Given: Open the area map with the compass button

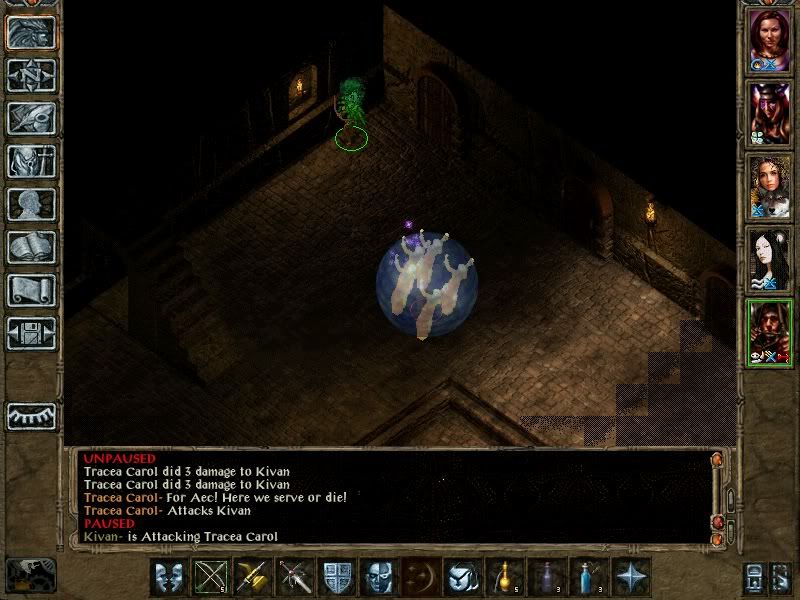Looking at the screenshot, I should click(31, 75).
